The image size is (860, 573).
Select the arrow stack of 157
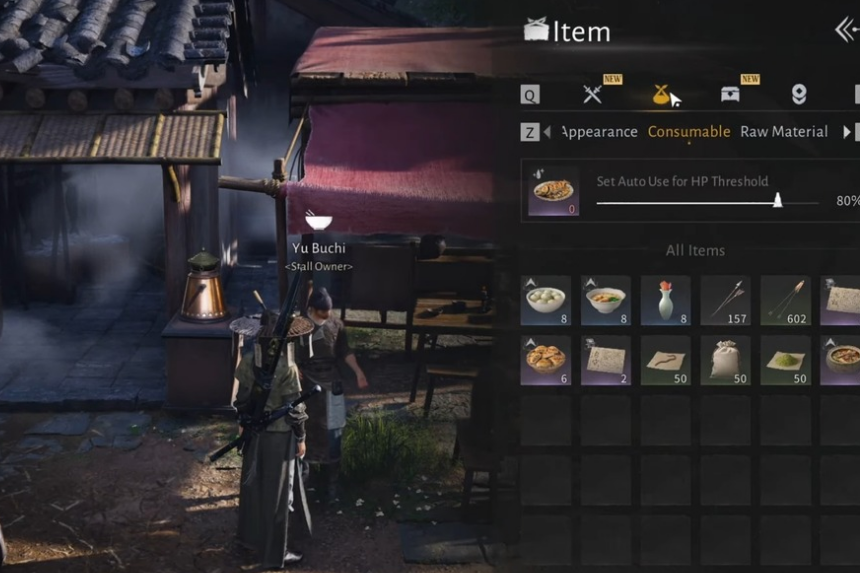click(726, 300)
